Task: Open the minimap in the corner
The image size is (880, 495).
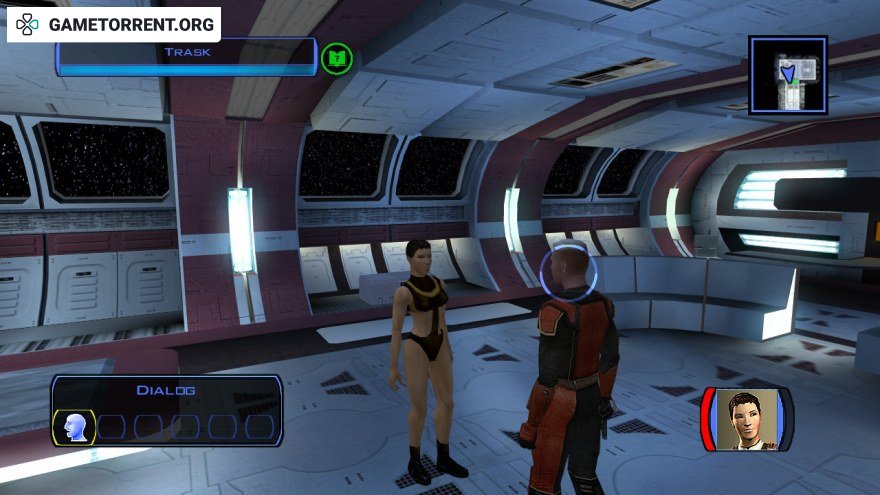Action: tap(788, 75)
